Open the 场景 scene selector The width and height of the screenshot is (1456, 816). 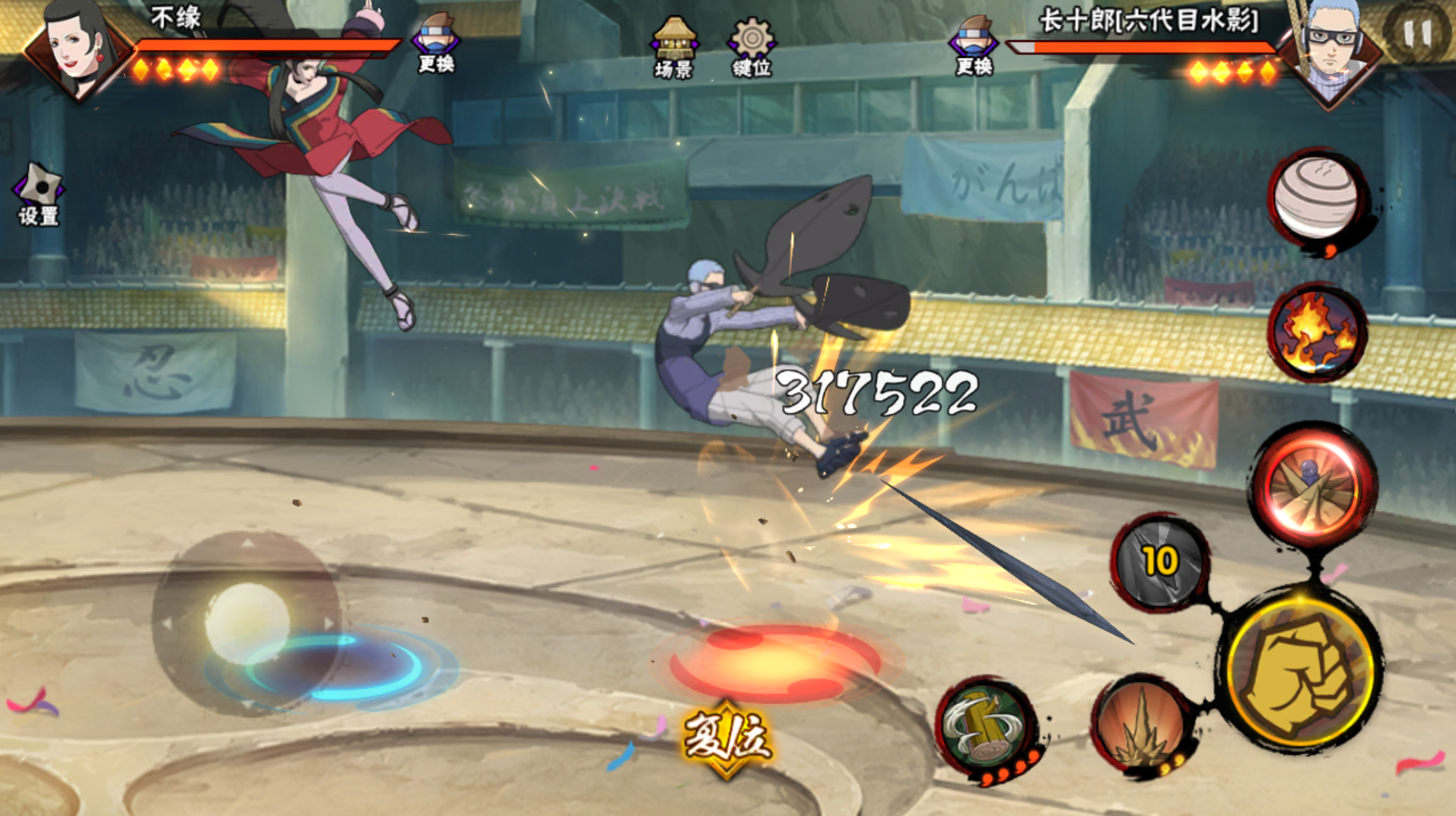pos(673,46)
